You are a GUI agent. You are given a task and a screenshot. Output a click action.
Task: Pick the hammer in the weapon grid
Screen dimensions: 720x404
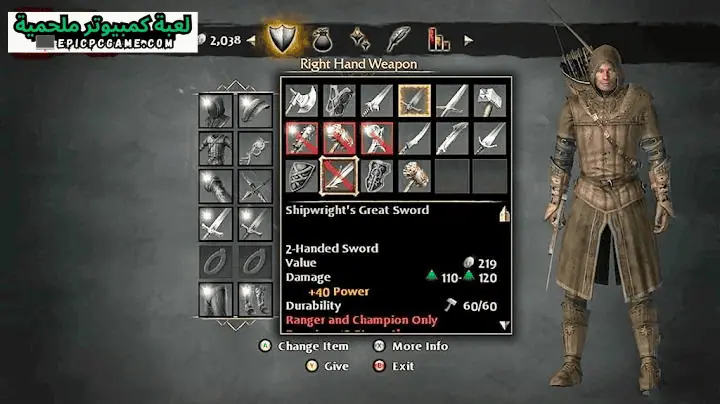[489, 100]
